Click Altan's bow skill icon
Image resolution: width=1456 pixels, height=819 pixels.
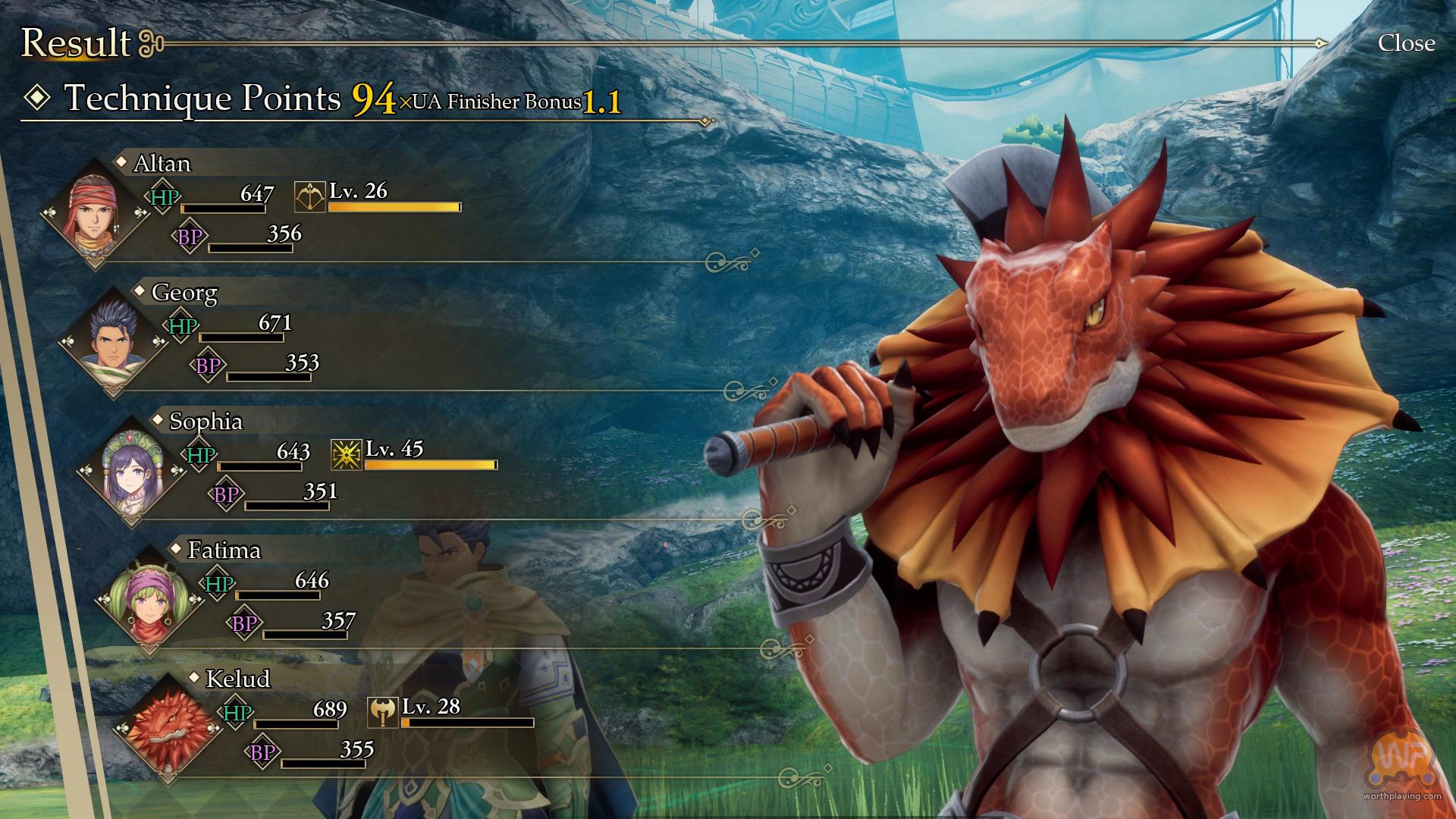click(309, 196)
